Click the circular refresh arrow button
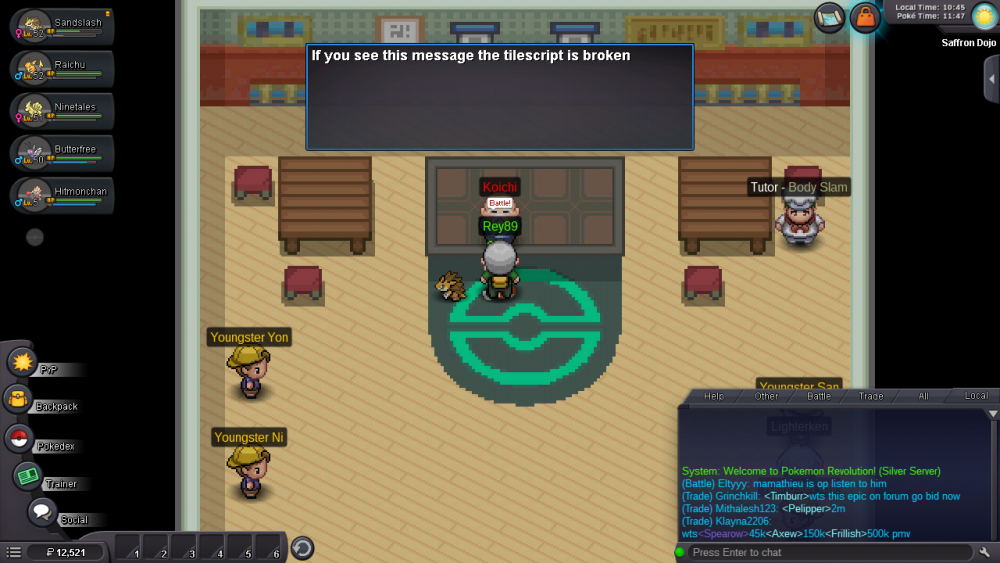Screen dimensions: 1000x563 302,548
